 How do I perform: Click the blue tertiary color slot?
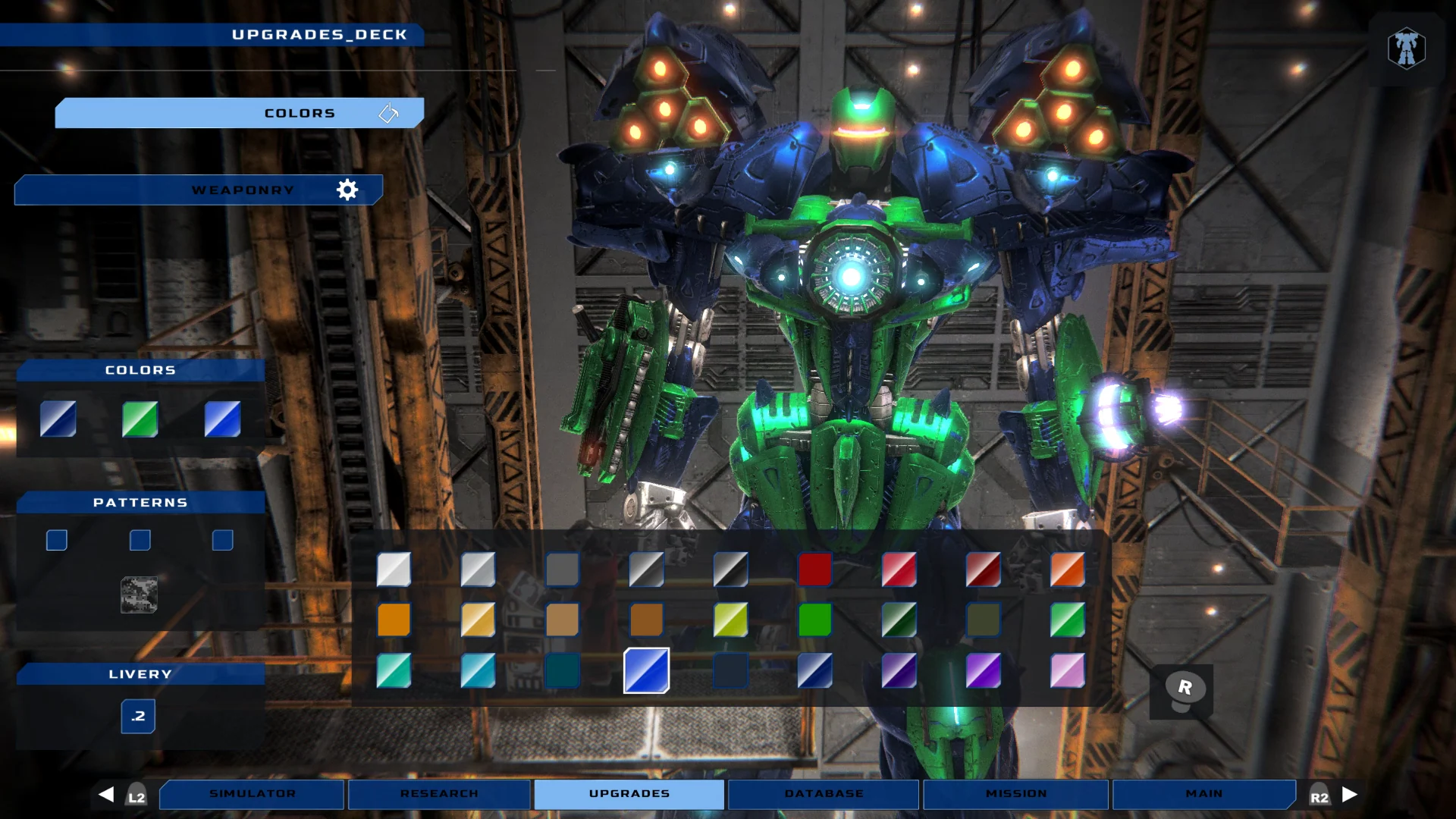pos(221,419)
